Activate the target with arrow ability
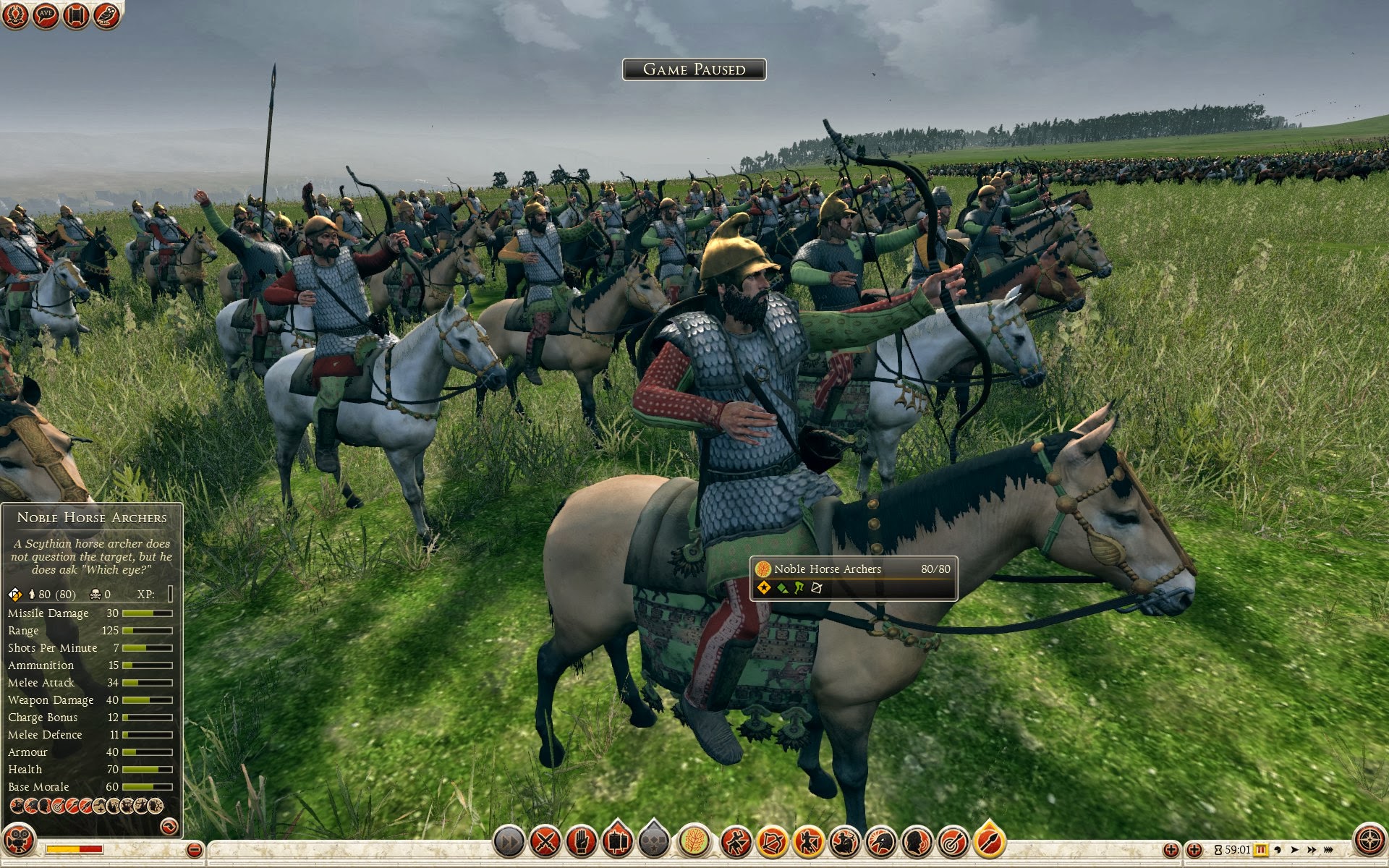Viewport: 1389px width, 868px height. (953, 842)
